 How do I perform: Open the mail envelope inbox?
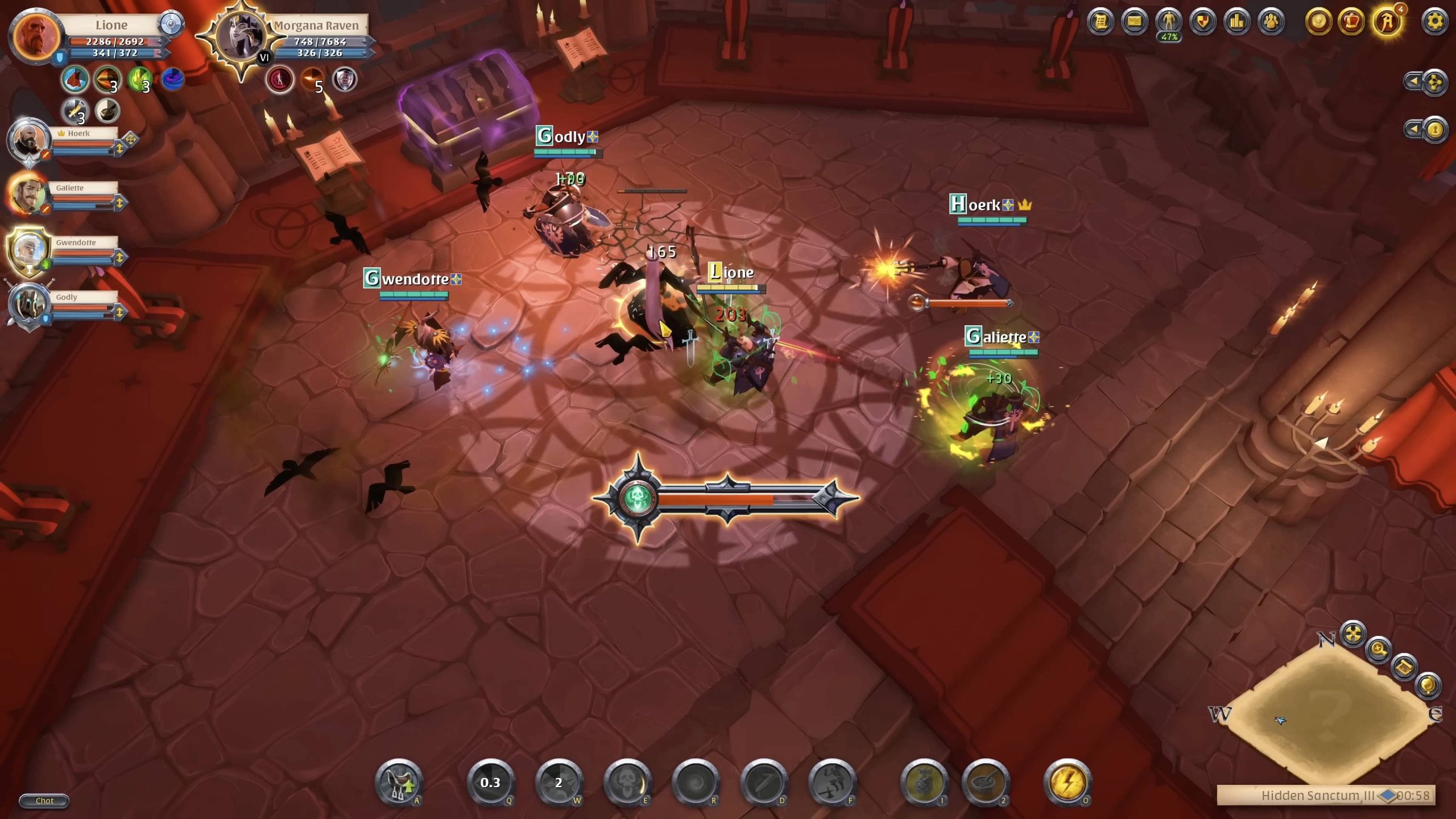point(1134,22)
